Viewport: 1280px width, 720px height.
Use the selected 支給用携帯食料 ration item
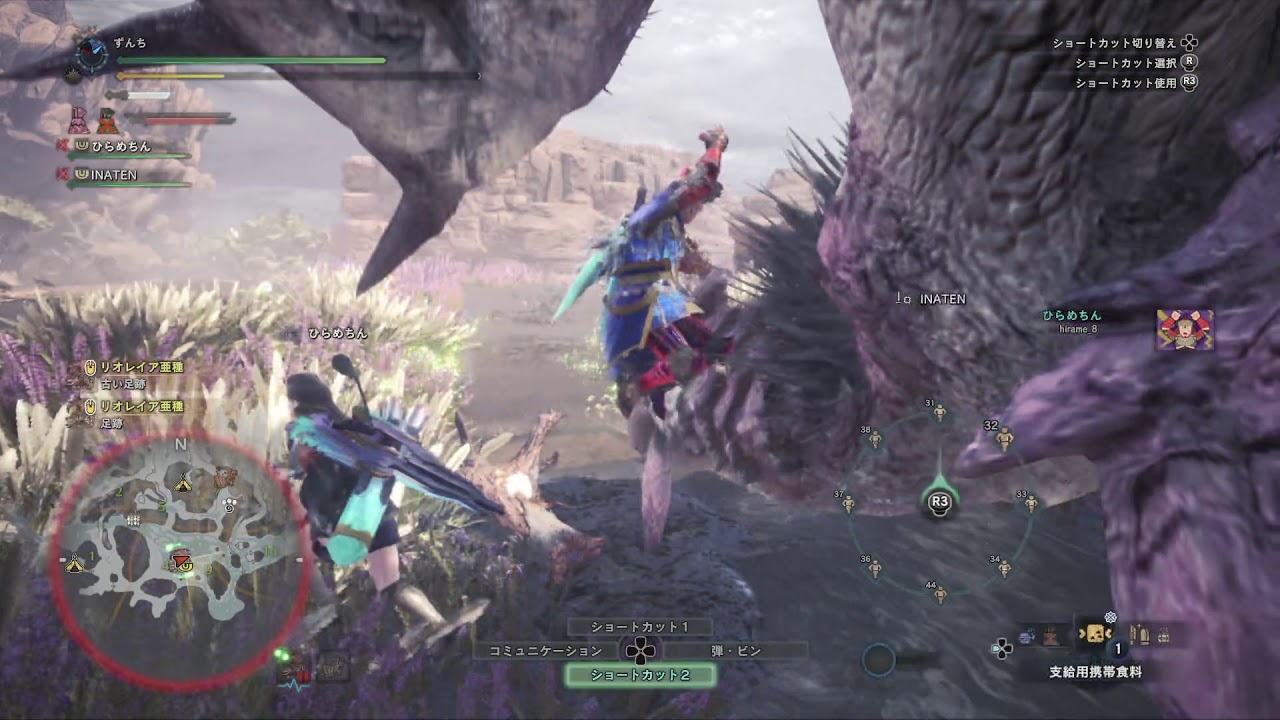[x=1095, y=635]
